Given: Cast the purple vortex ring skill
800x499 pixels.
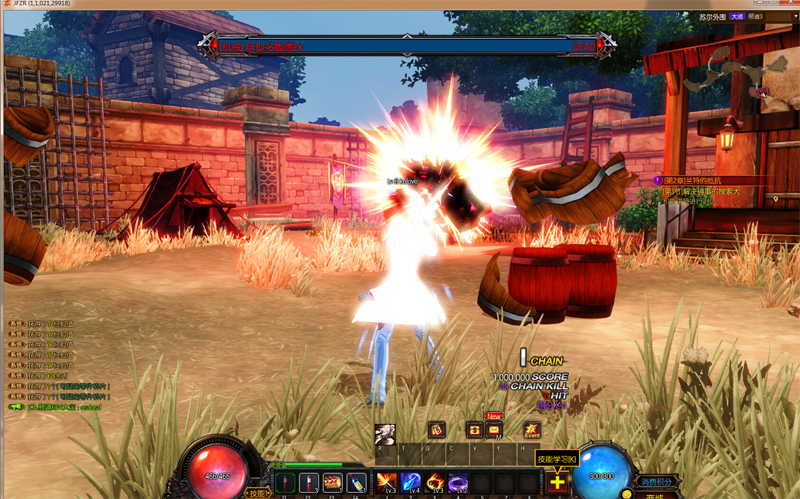Looking at the screenshot, I should (x=459, y=483).
